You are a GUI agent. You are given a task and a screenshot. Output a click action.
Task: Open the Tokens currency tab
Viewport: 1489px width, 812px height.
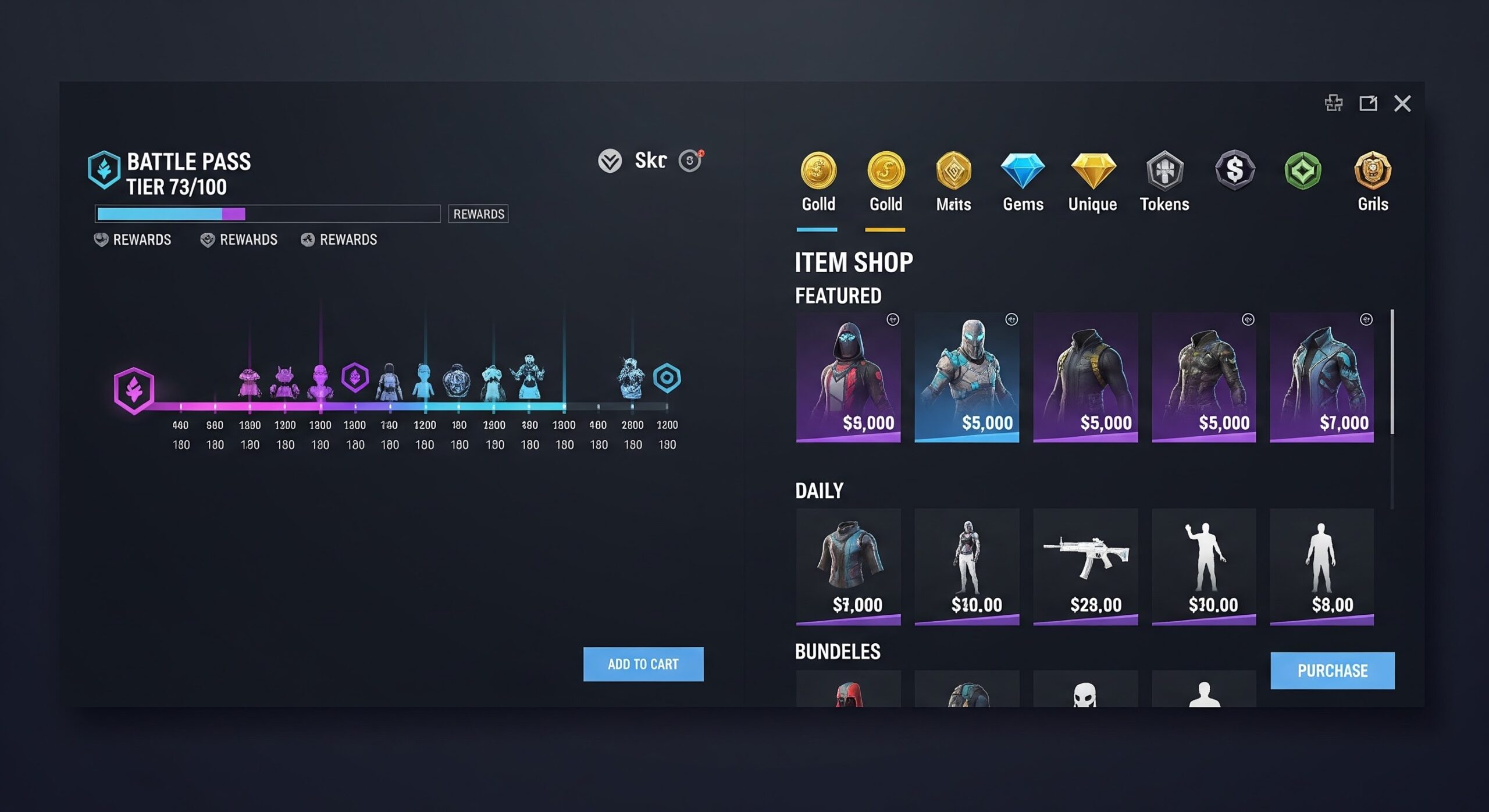pos(1164,181)
